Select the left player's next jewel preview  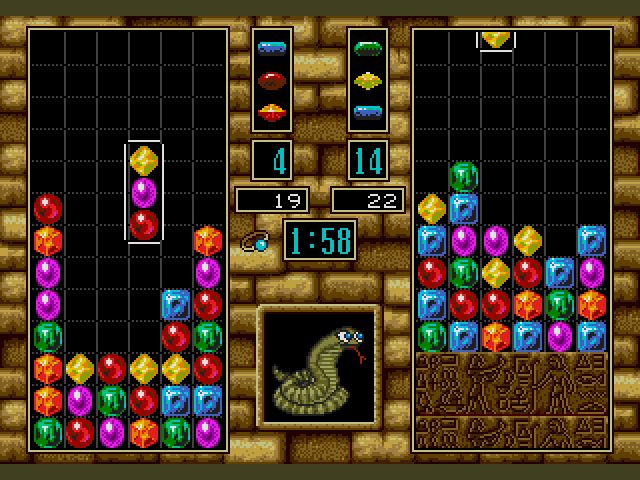[272, 79]
